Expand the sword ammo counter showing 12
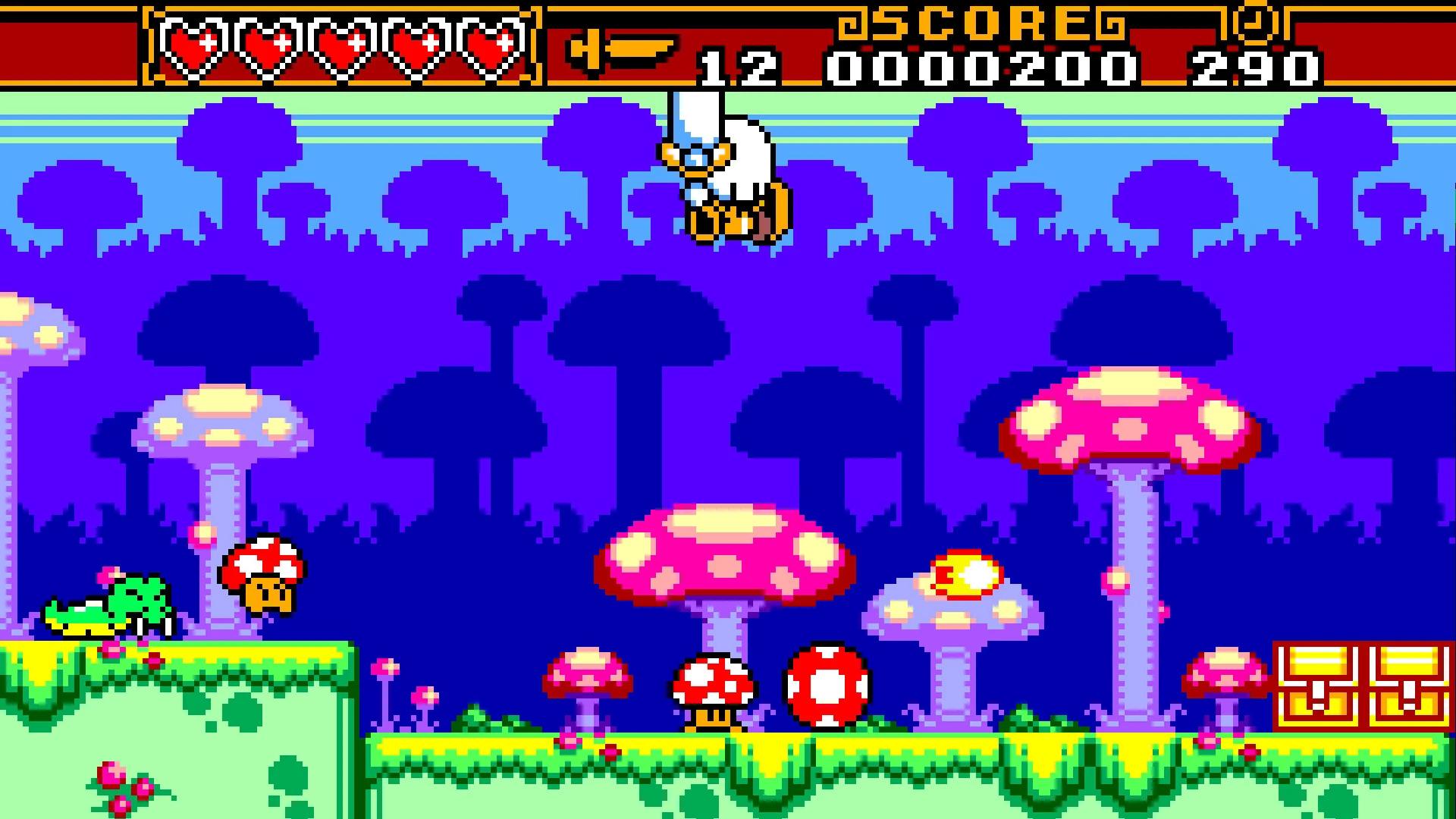1456x819 pixels. point(739,64)
